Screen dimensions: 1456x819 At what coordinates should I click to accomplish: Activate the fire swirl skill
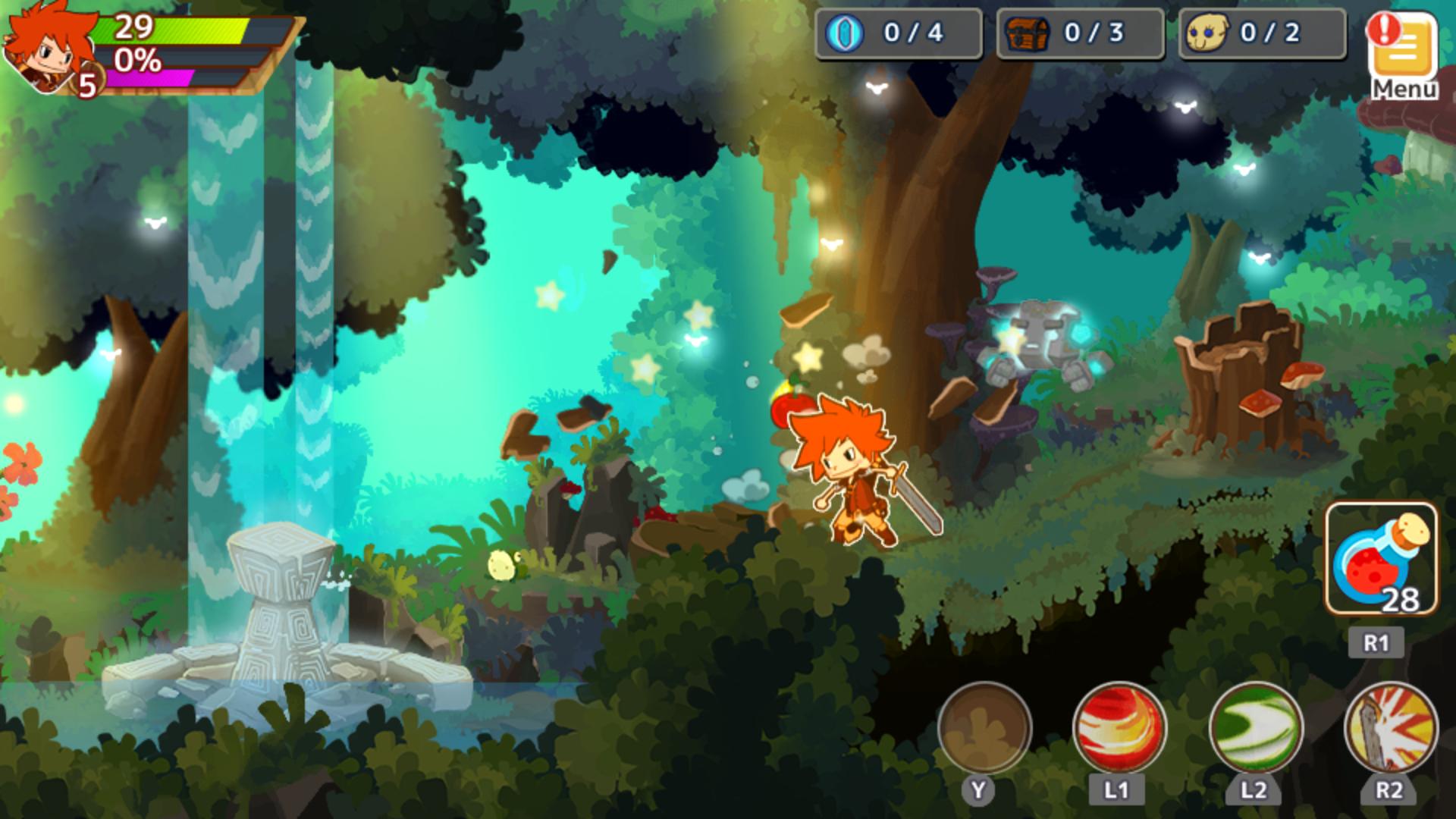pyautogui.click(x=1119, y=728)
